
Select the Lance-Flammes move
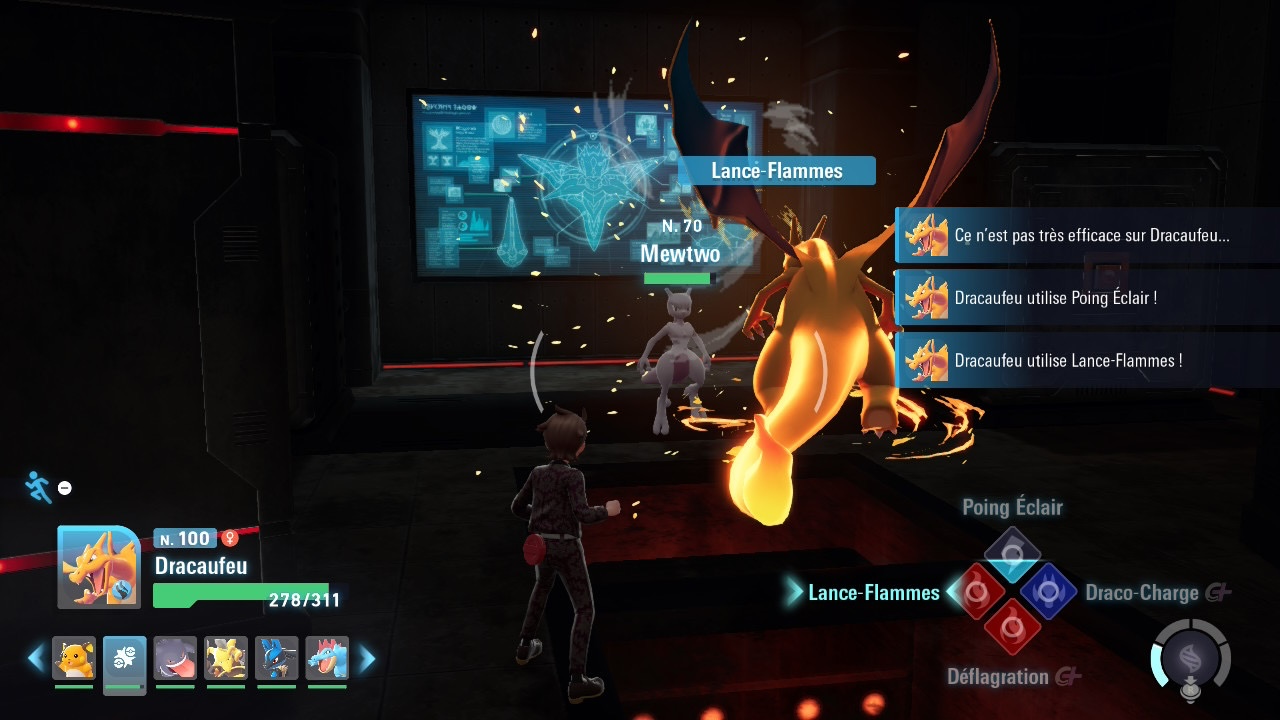click(x=976, y=592)
